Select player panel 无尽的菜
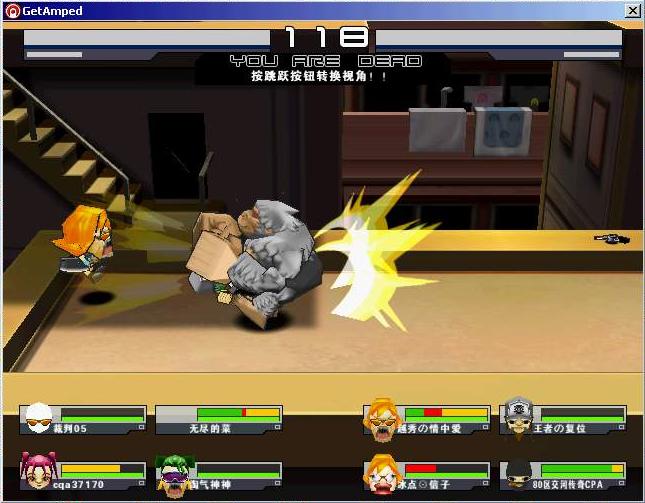645x503 pixels. tap(220, 419)
